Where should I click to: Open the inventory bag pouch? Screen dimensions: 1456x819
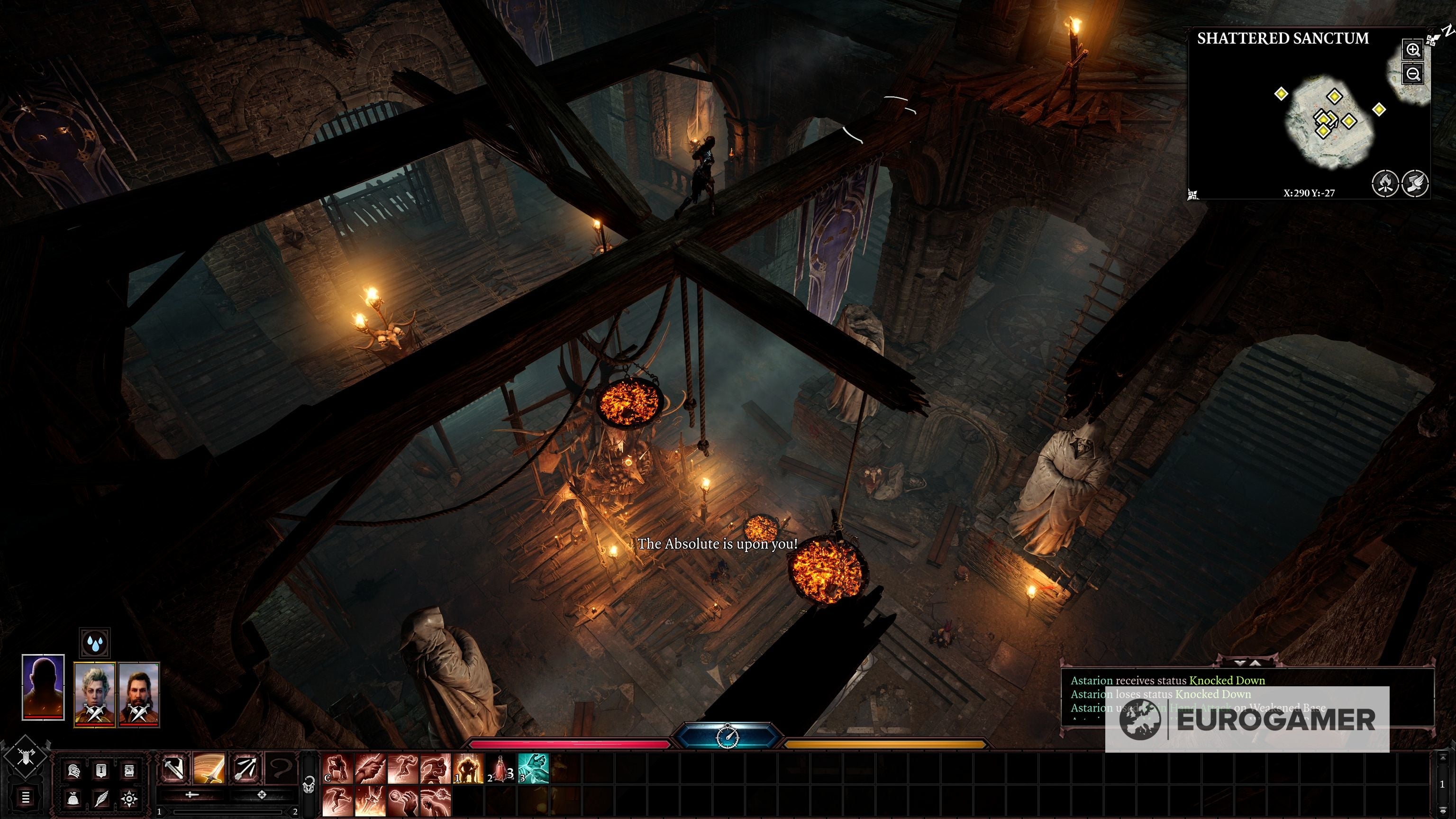[x=73, y=799]
